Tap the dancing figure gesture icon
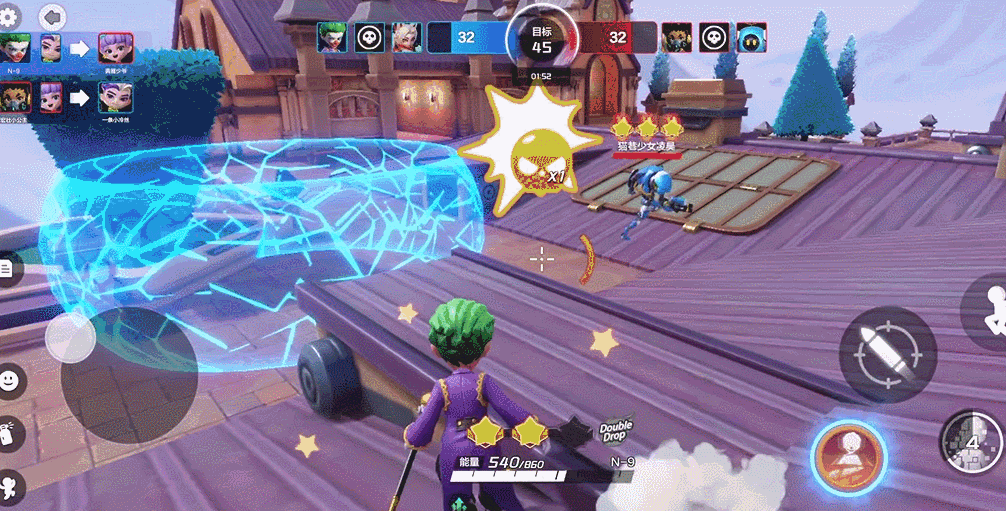This screenshot has width=1006, height=511. pyautogui.click(x=10, y=486)
